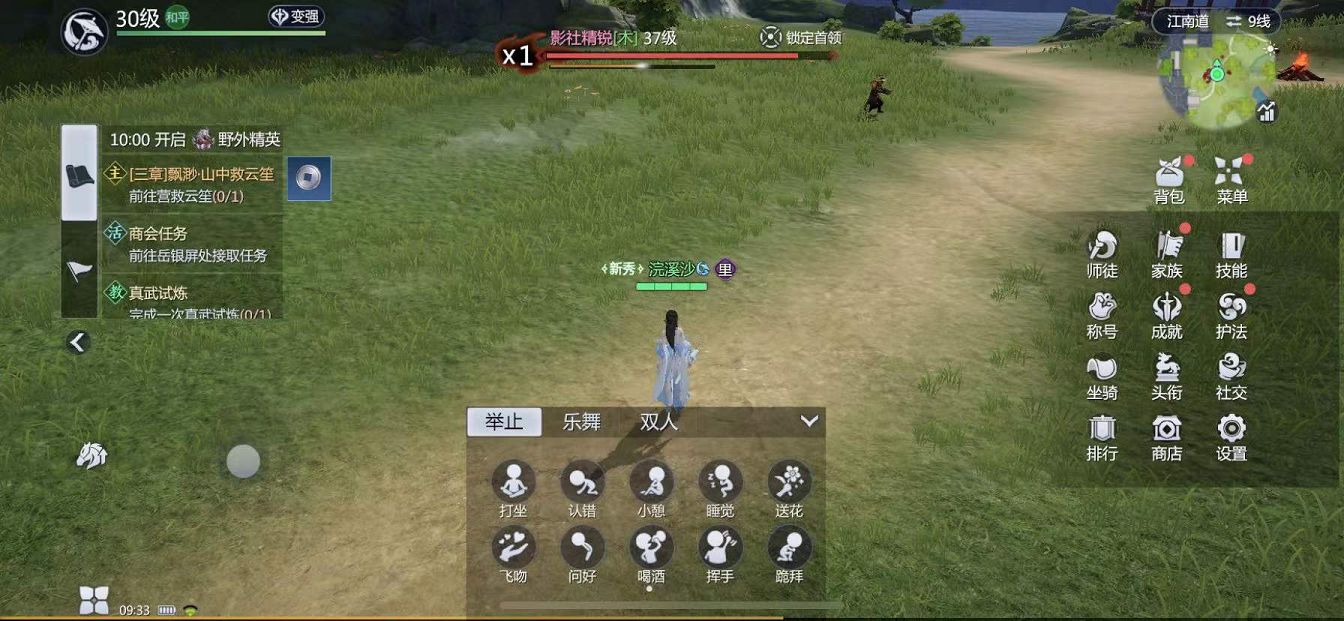Switch to the 乐舞 emote tab

coord(581,422)
